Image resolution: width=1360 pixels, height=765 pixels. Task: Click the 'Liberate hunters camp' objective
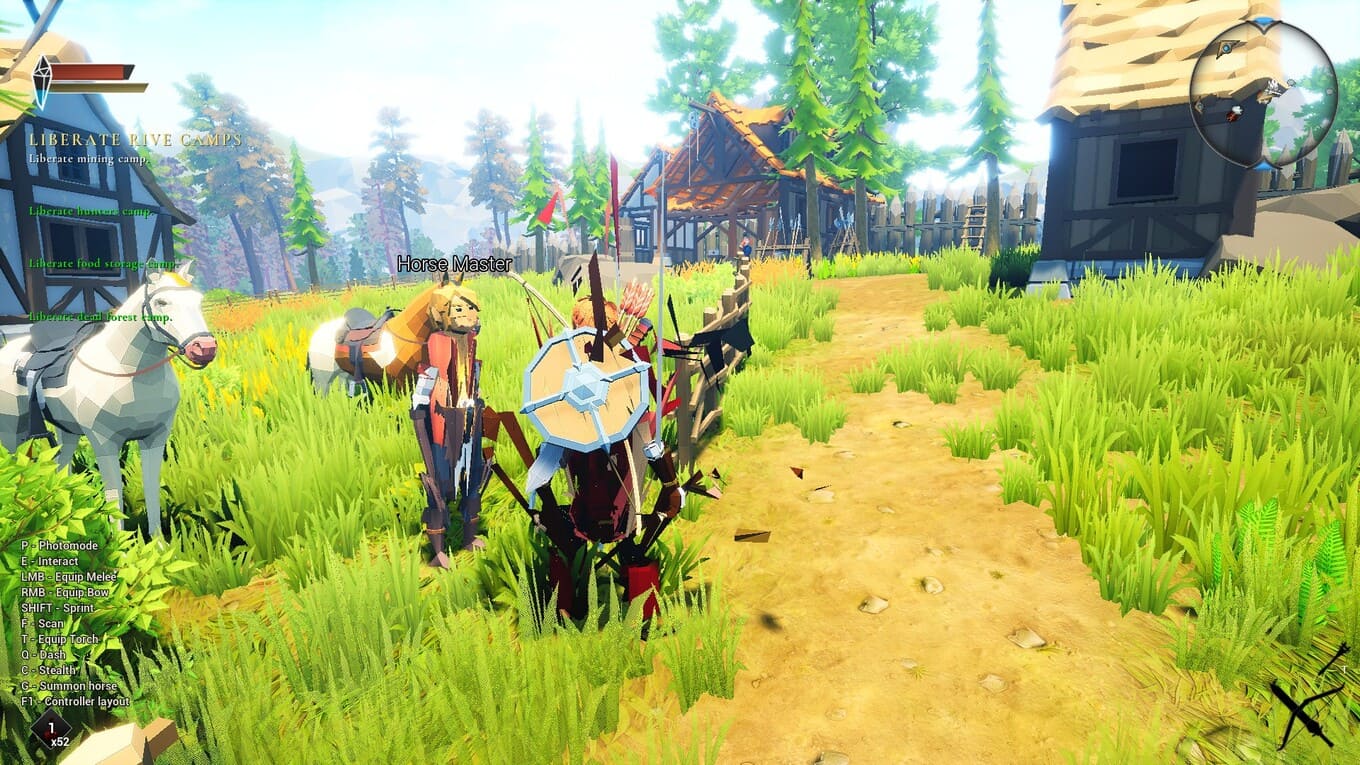(x=90, y=211)
